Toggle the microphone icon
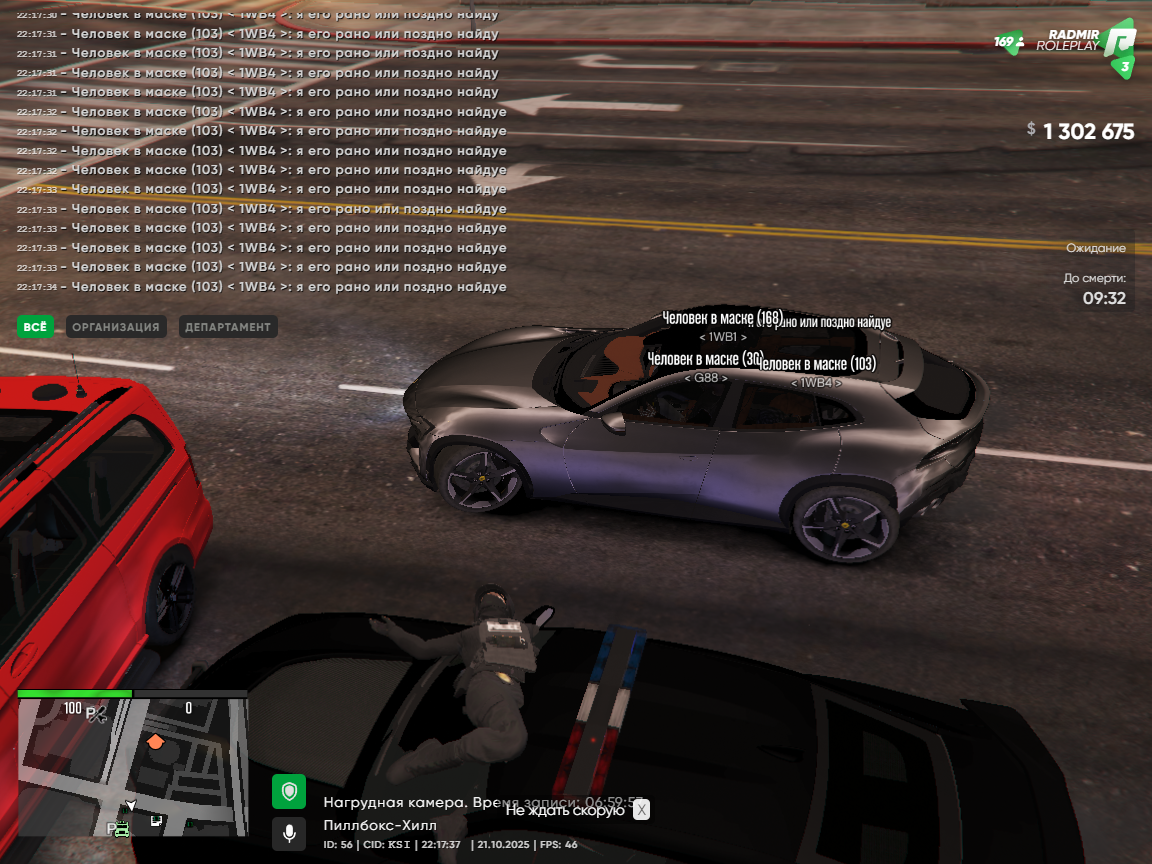The image size is (1152, 864). click(x=289, y=833)
